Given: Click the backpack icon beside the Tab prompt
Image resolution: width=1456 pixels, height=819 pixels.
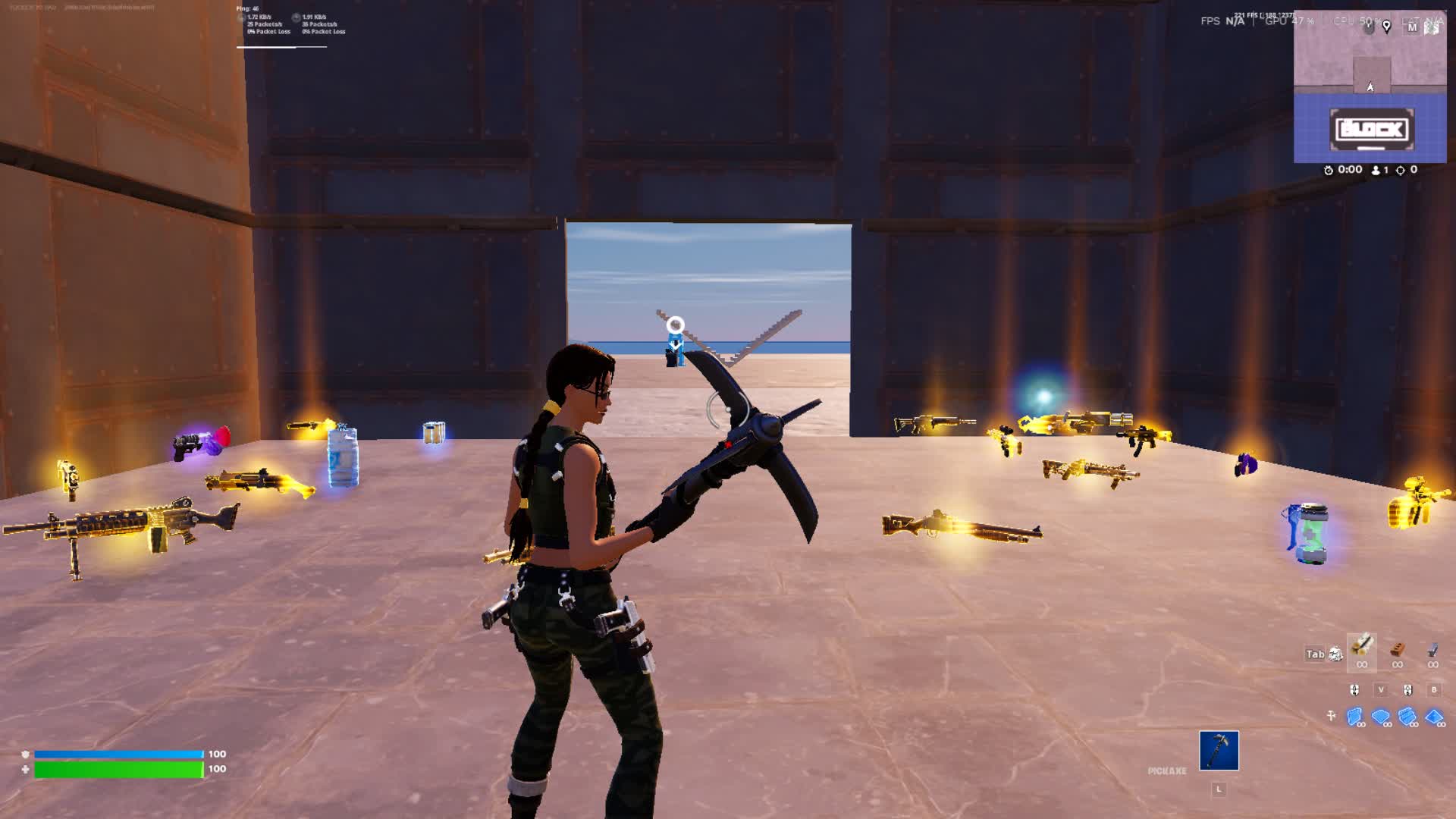Looking at the screenshot, I should click(1335, 654).
